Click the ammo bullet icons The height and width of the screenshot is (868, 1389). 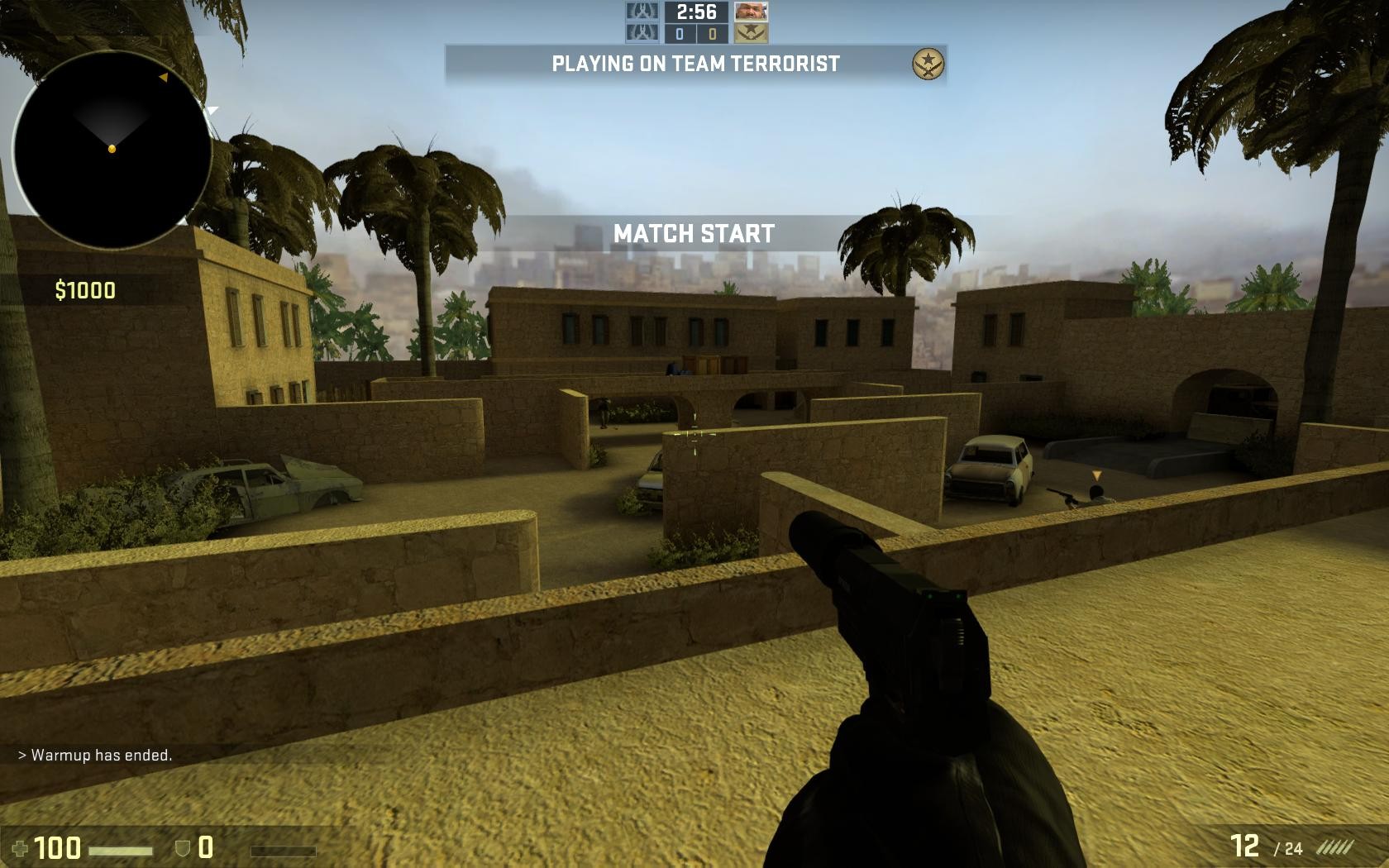(x=1337, y=846)
